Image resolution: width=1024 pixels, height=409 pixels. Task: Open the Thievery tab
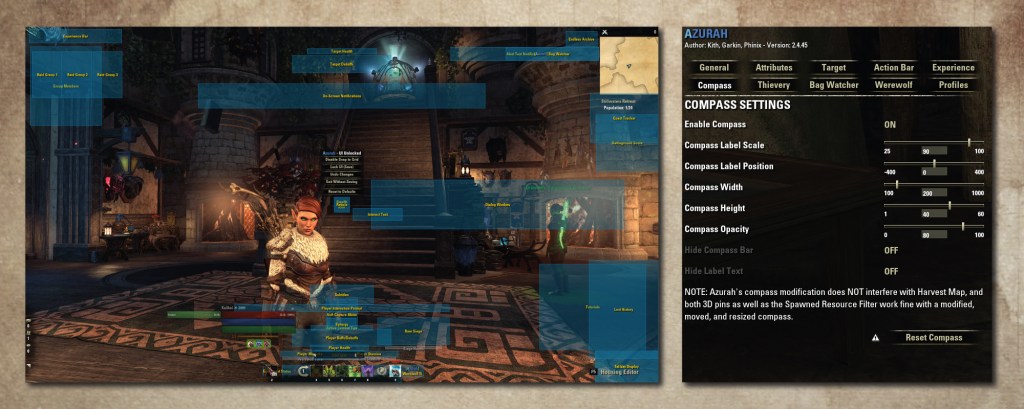click(774, 85)
